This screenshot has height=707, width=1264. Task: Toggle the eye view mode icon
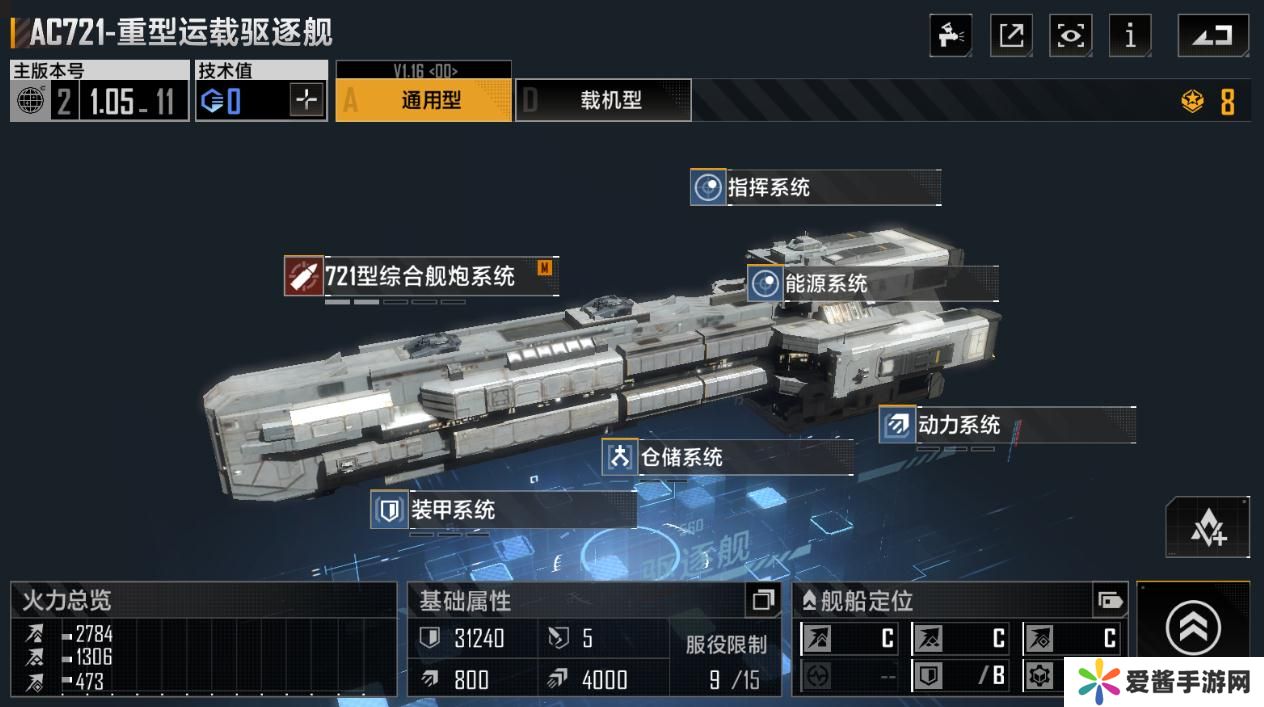pyautogui.click(x=1070, y=36)
